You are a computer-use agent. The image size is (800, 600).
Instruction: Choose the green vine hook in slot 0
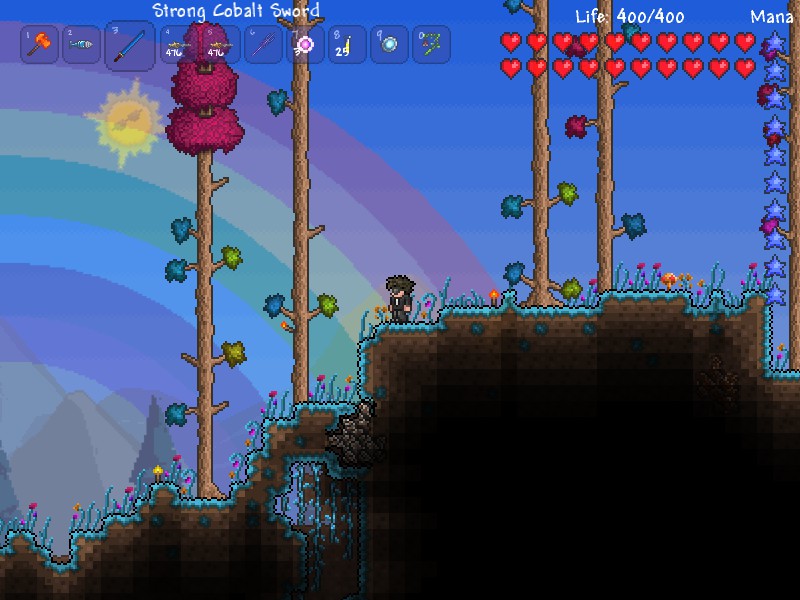point(431,45)
